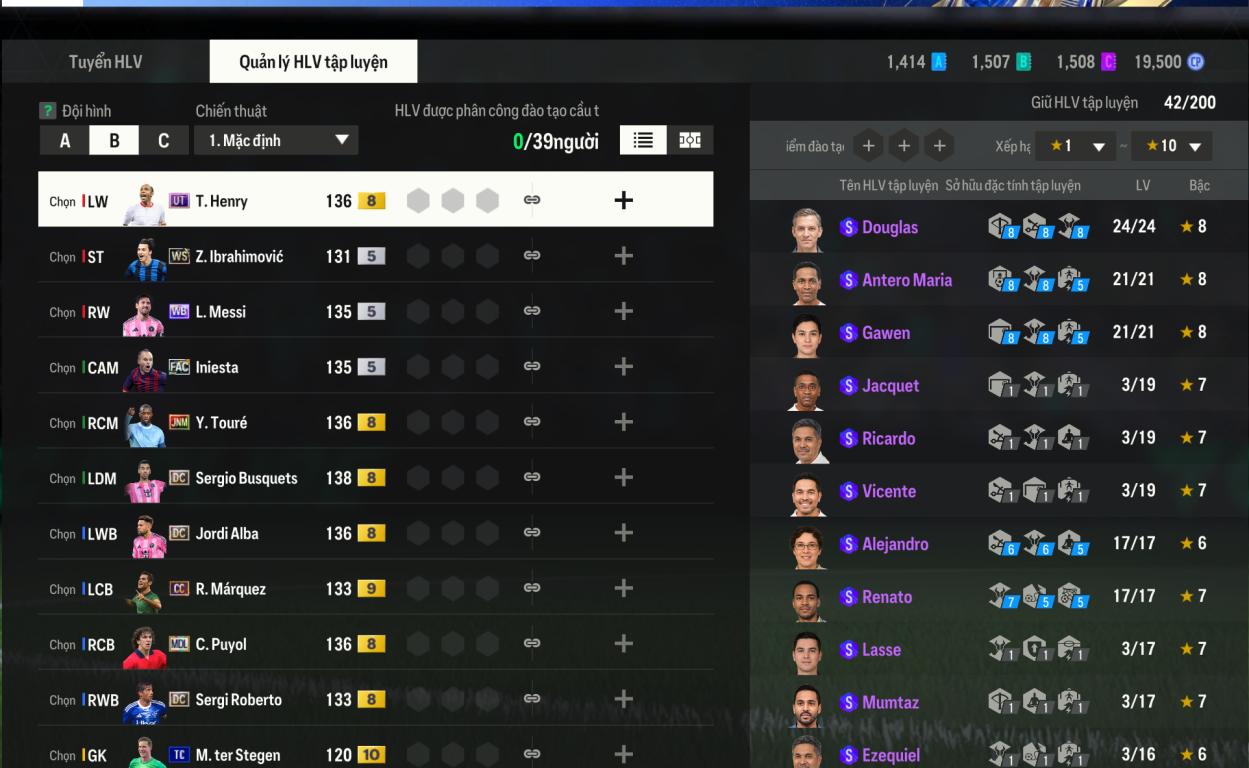The width and height of the screenshot is (1249, 768).
Task: Add a coach to Z. Ibrahimović
Action: 623,256
